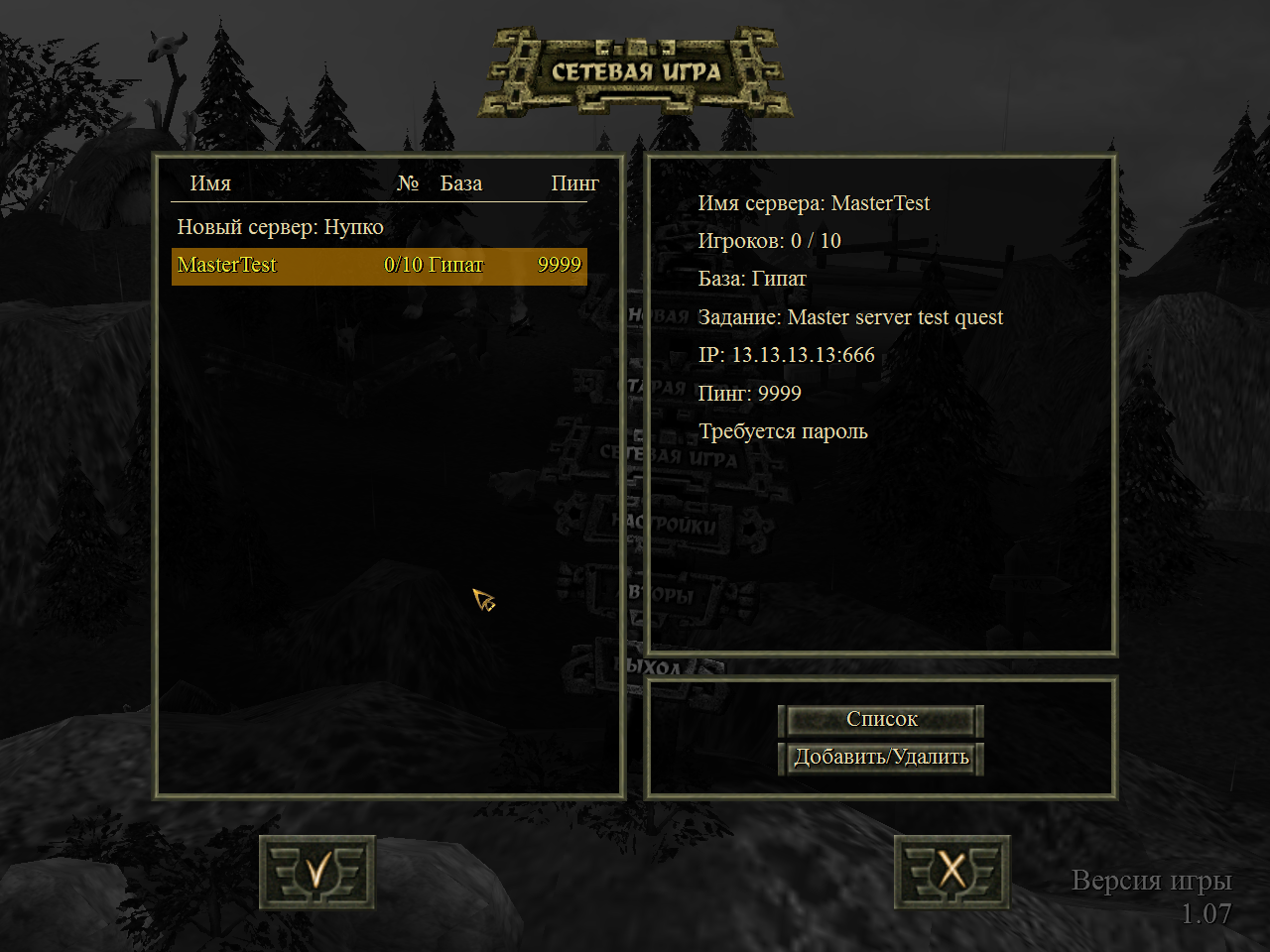Choose the 'Новый сервер: Нупко' entry
Viewport: 1270px width, 952px height.
(280, 227)
